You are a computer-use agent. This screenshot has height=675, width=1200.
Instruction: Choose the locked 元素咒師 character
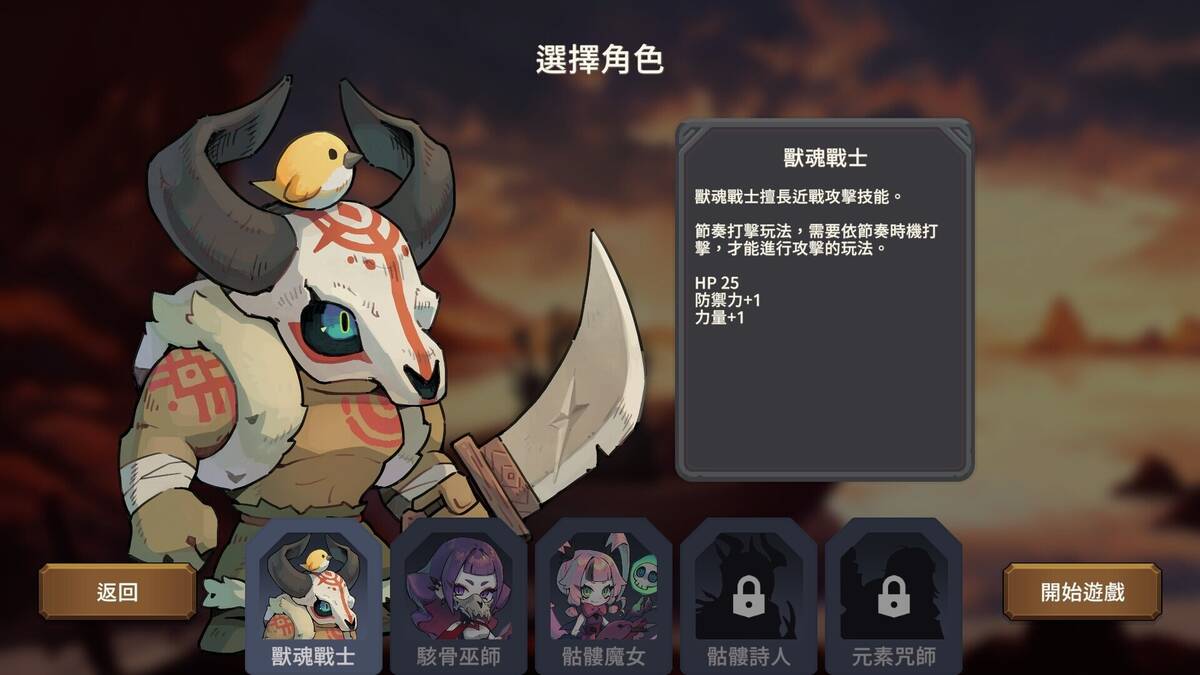(x=893, y=595)
